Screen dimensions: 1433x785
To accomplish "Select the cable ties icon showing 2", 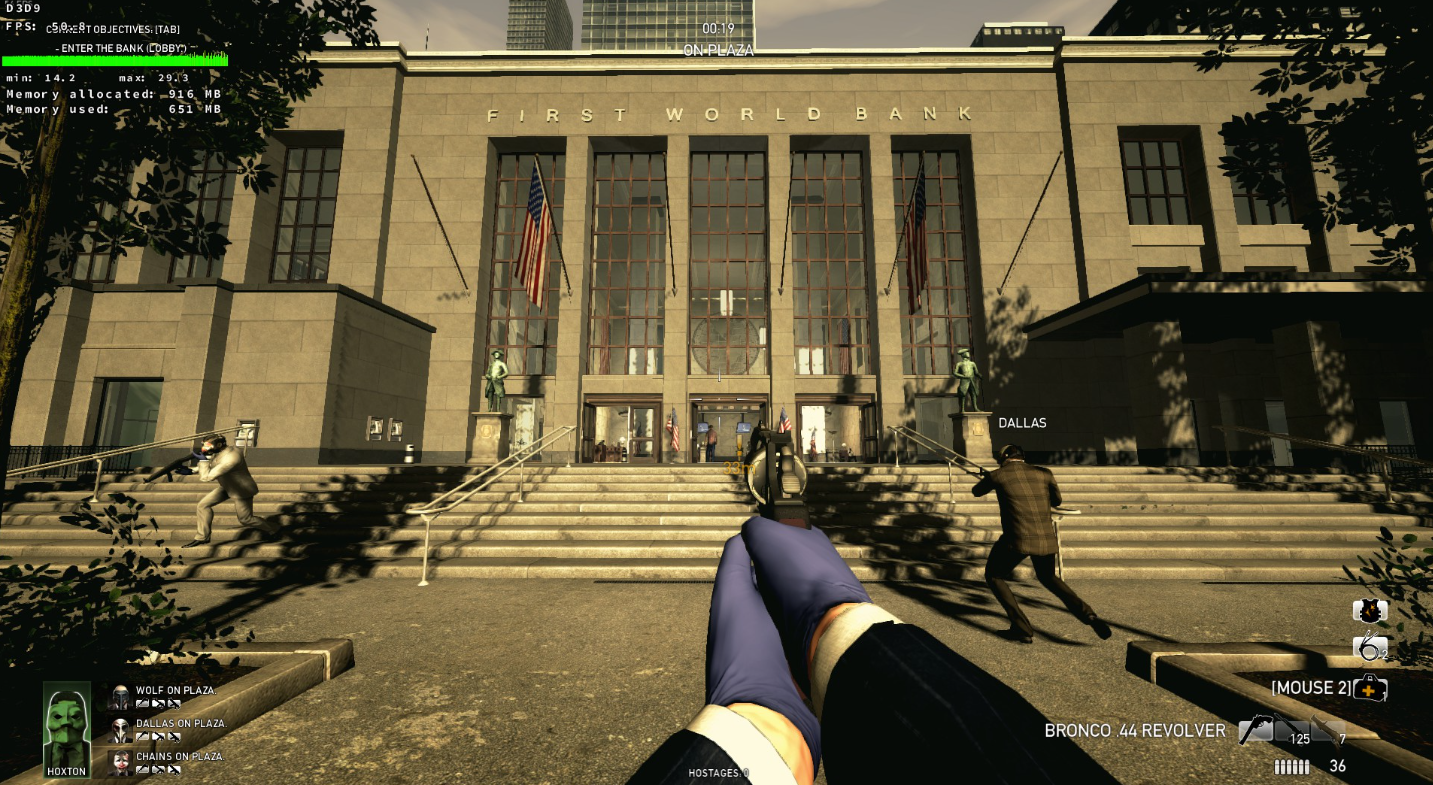I will click(1370, 647).
